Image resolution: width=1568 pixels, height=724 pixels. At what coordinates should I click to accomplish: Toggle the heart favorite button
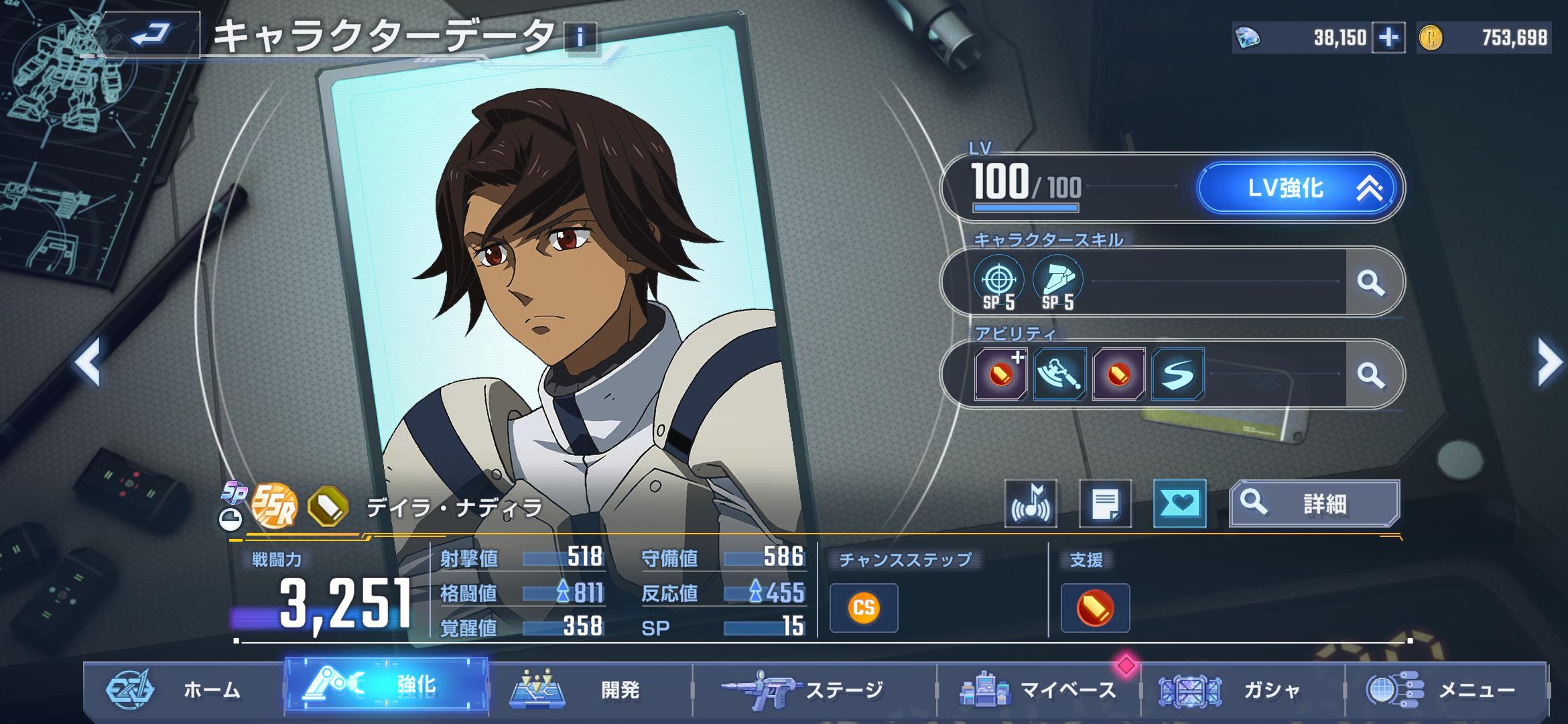coord(1179,504)
